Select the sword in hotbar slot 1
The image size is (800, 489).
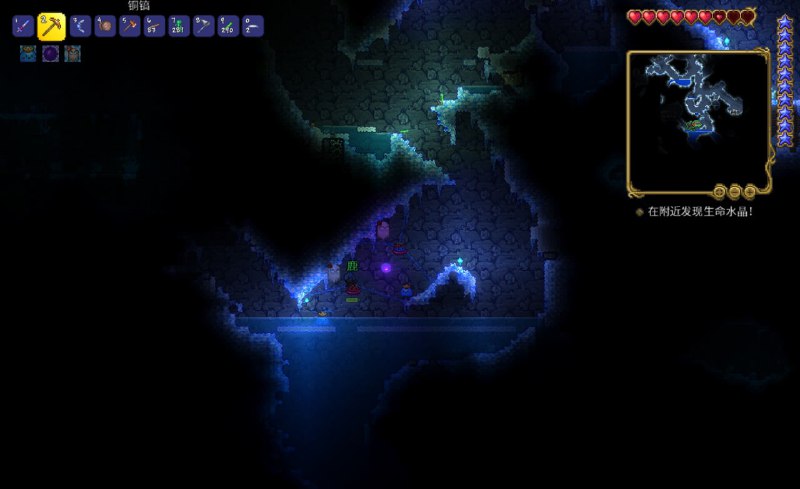click(x=23, y=26)
